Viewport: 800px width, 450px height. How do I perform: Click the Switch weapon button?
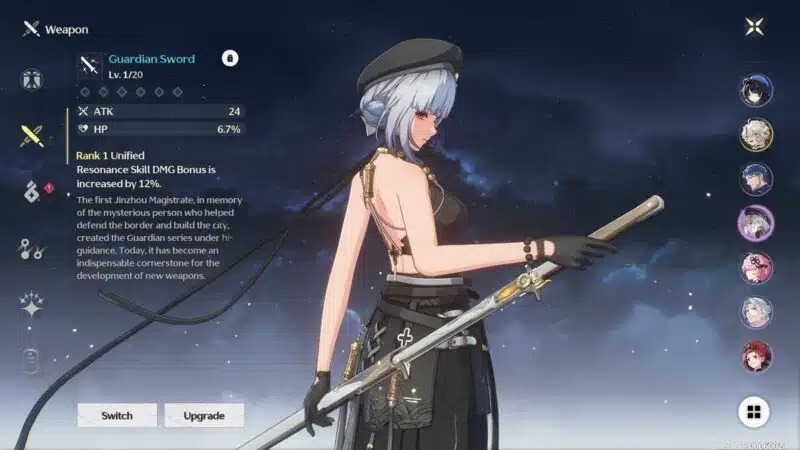(117, 415)
